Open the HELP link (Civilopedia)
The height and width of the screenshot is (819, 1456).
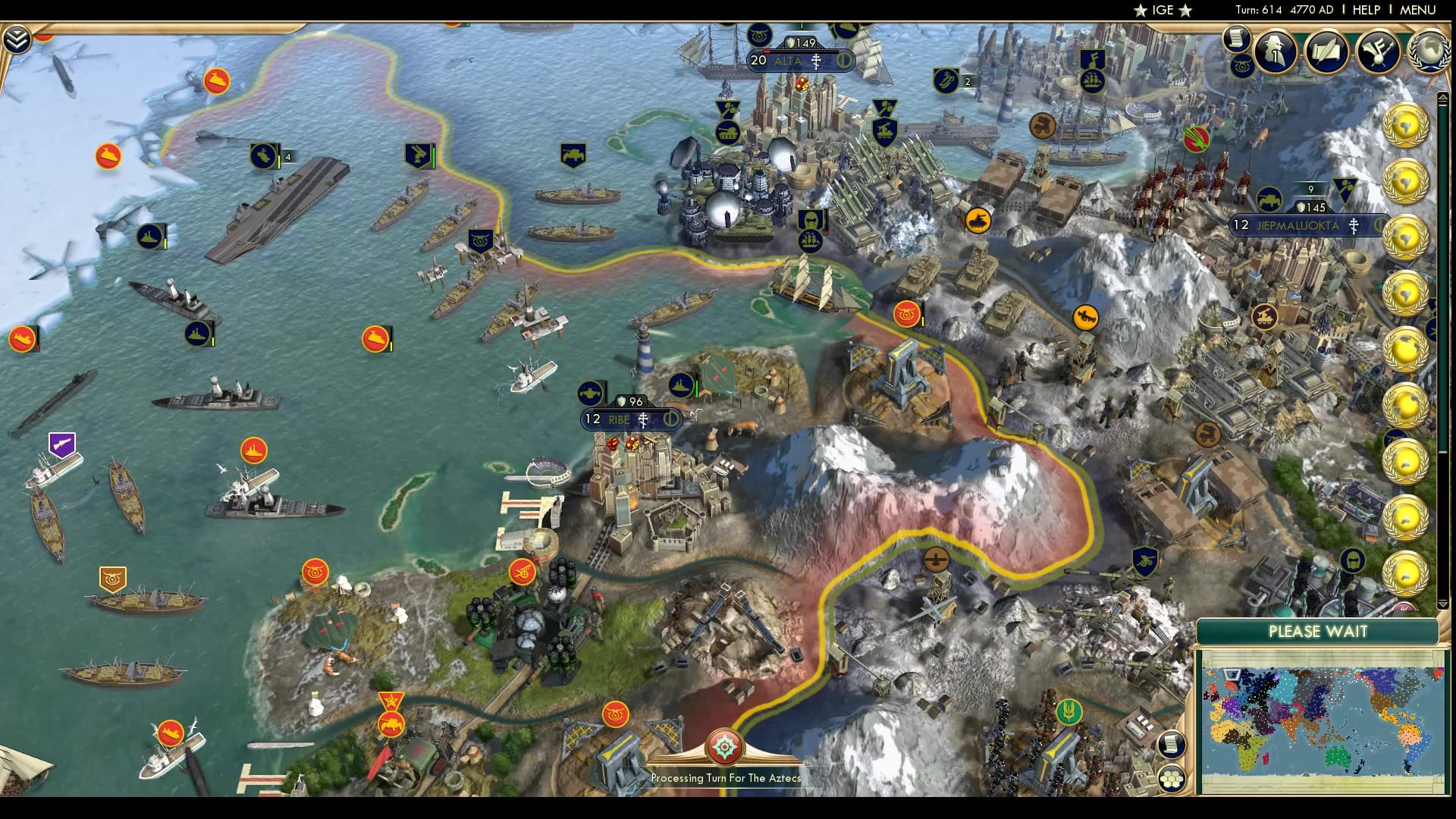coord(1366,10)
